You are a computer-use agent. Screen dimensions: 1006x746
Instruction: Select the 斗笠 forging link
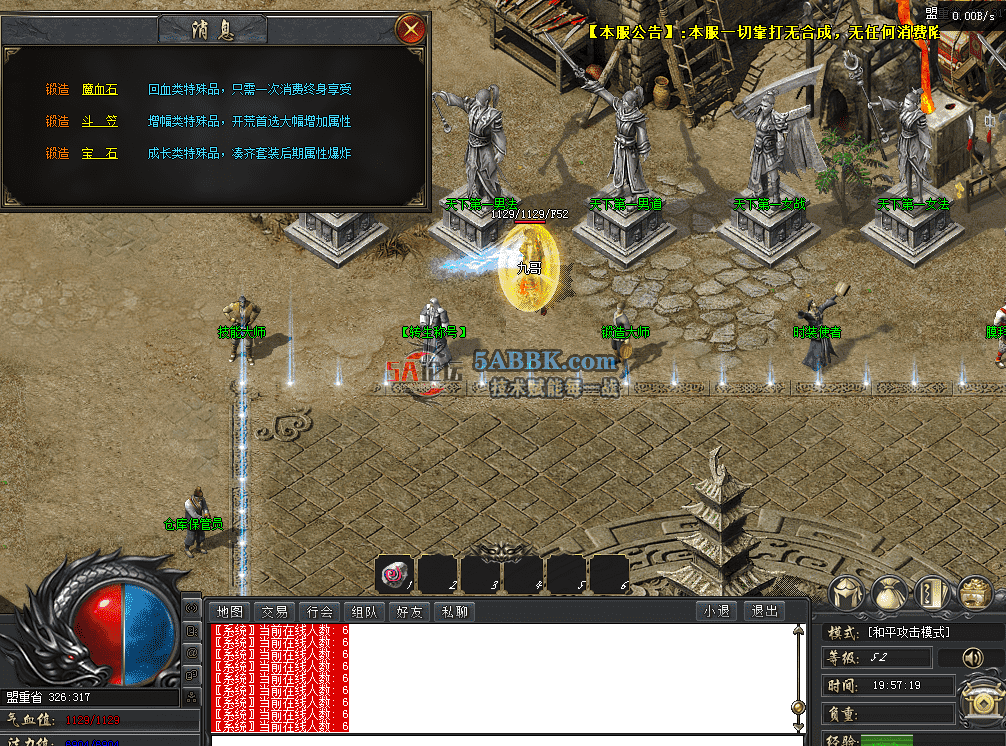(100, 122)
